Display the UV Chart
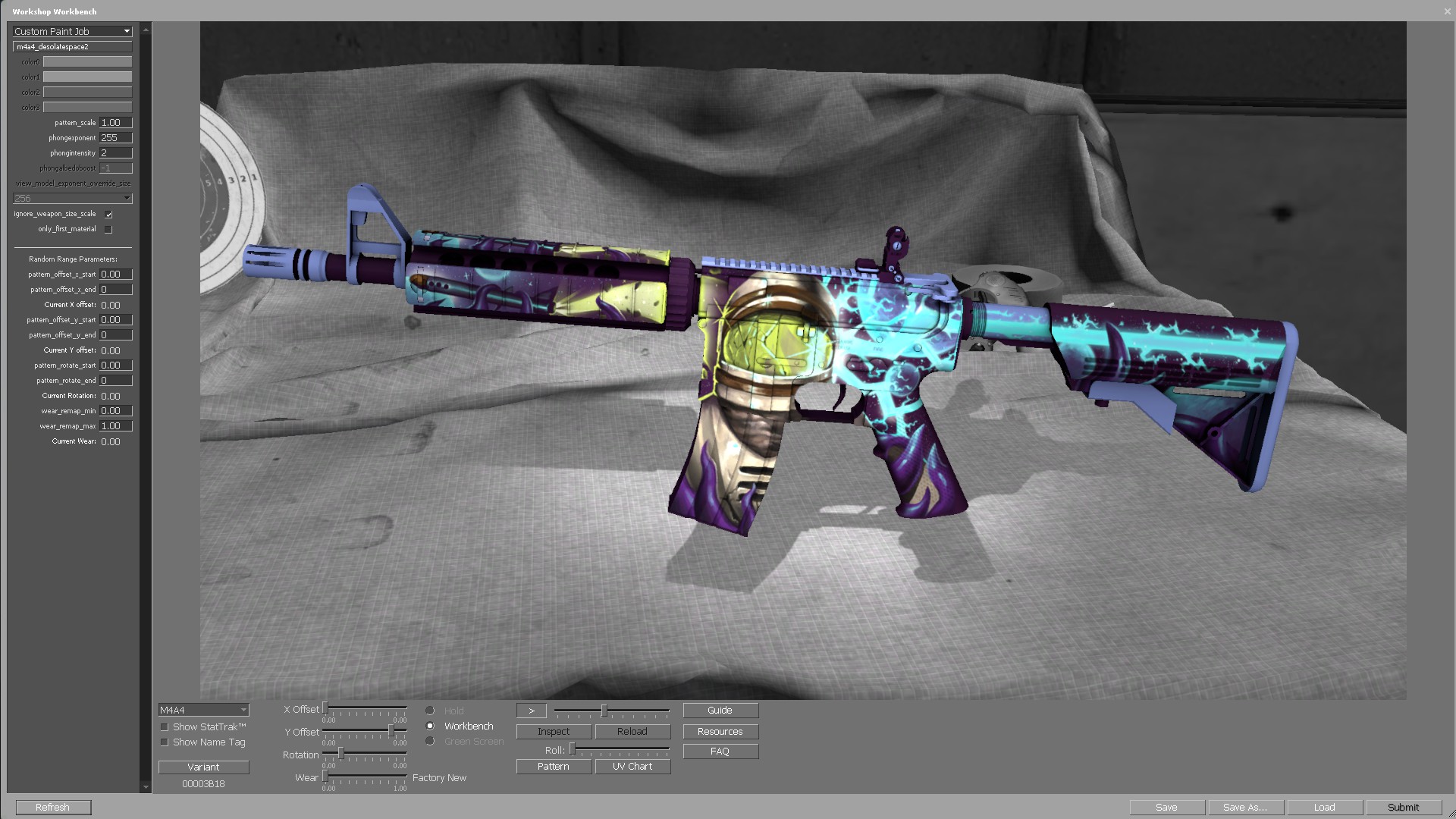The height and width of the screenshot is (819, 1456). coord(632,767)
